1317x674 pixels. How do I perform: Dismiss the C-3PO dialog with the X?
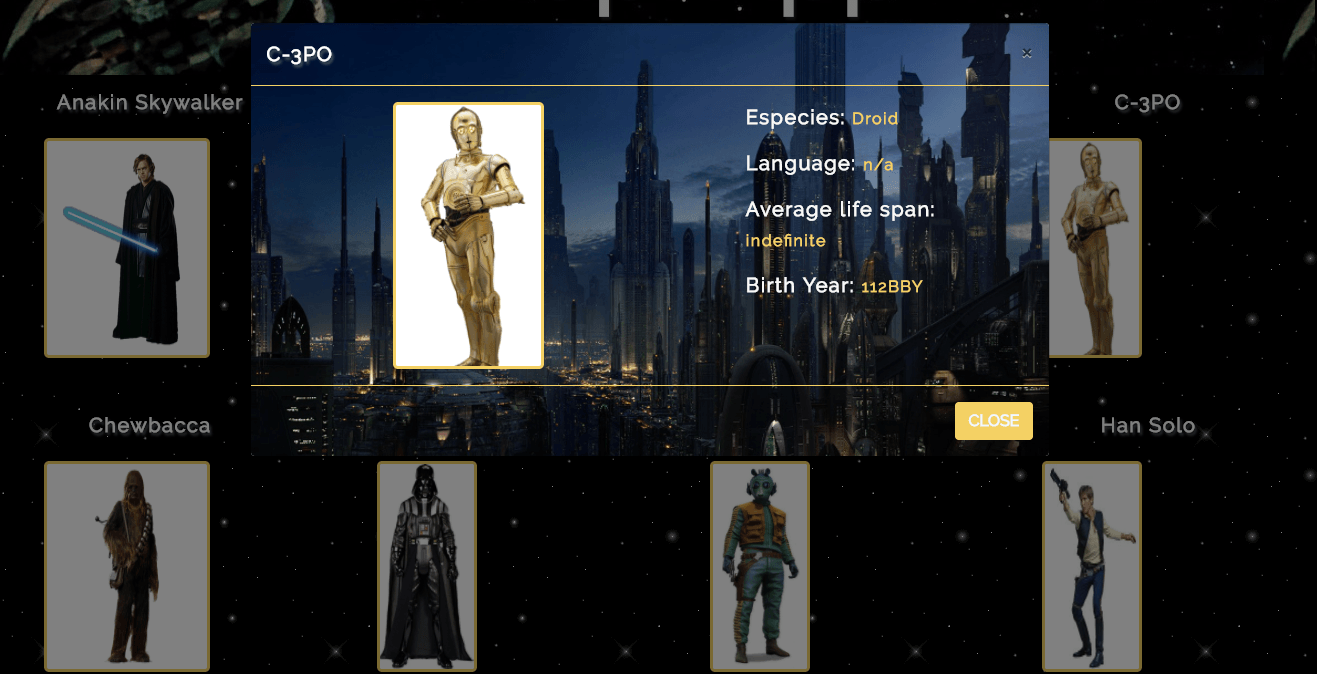pyautogui.click(x=1026, y=53)
